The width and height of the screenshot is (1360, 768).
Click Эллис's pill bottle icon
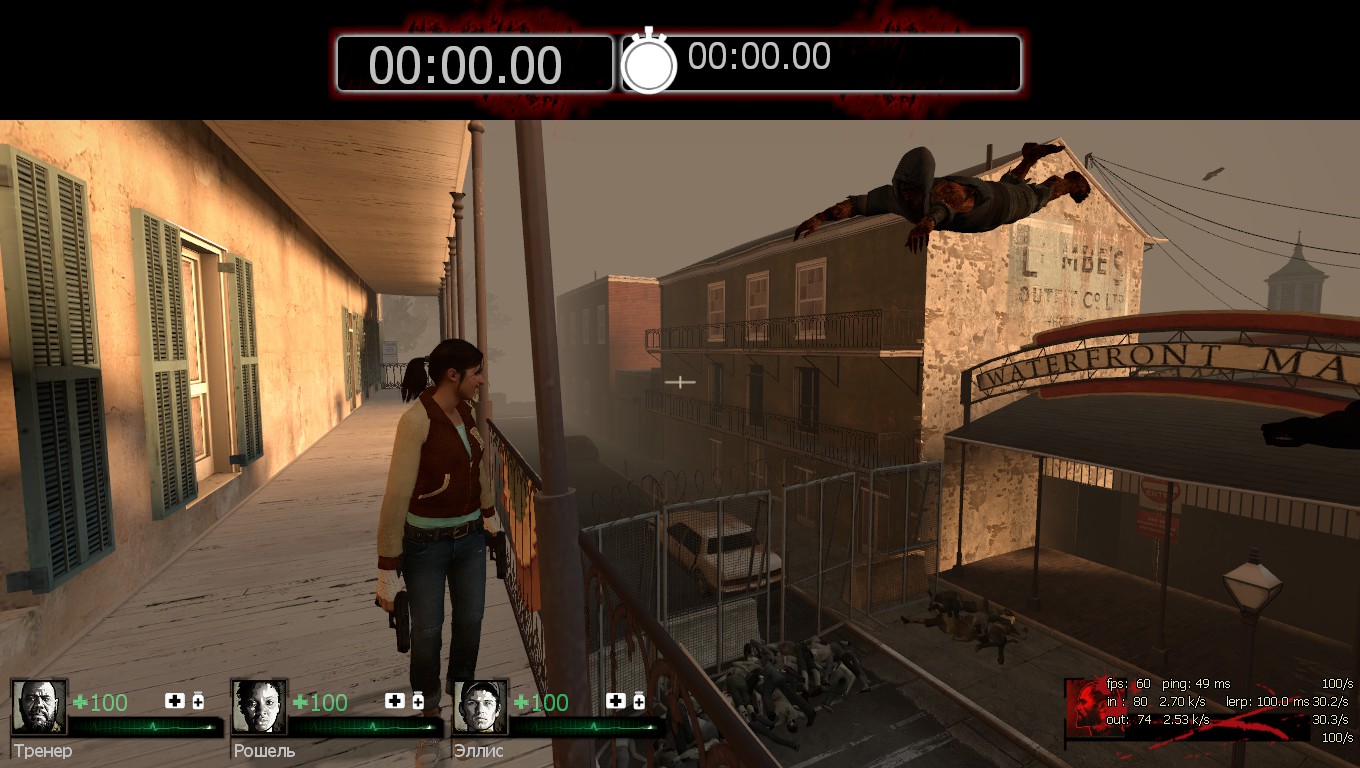639,701
